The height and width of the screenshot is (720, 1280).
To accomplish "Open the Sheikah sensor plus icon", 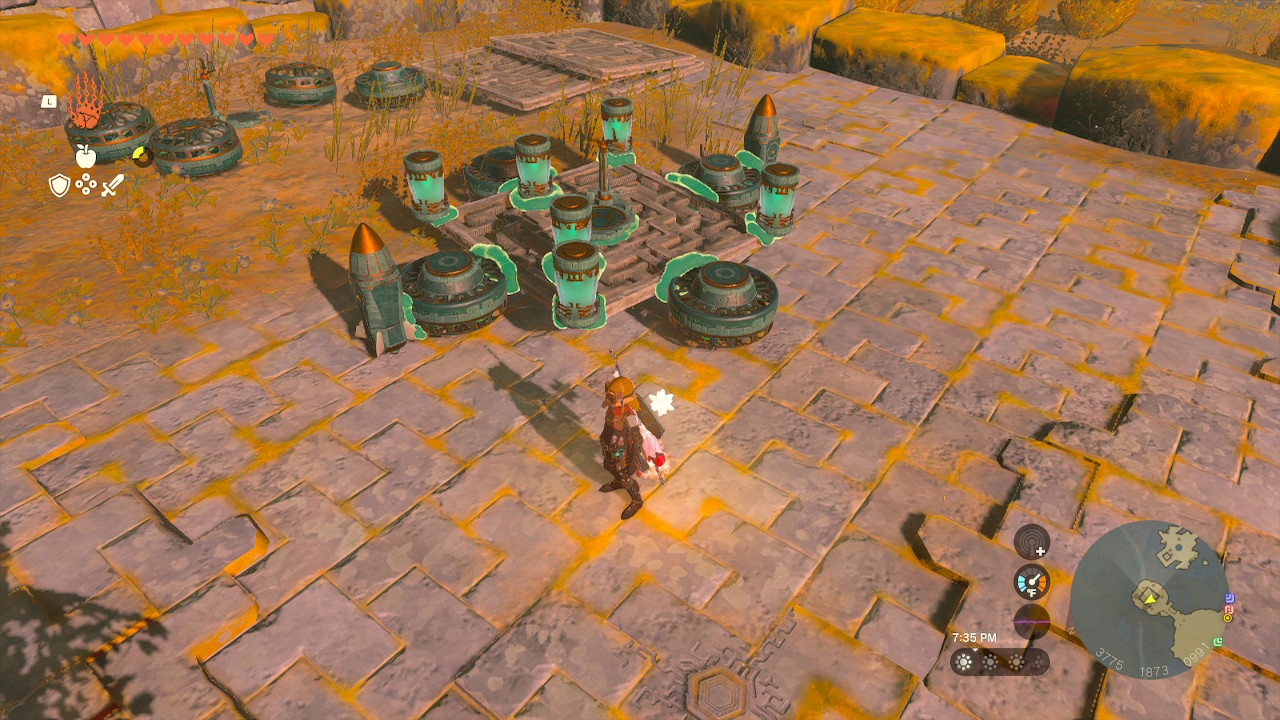I will [1031, 543].
